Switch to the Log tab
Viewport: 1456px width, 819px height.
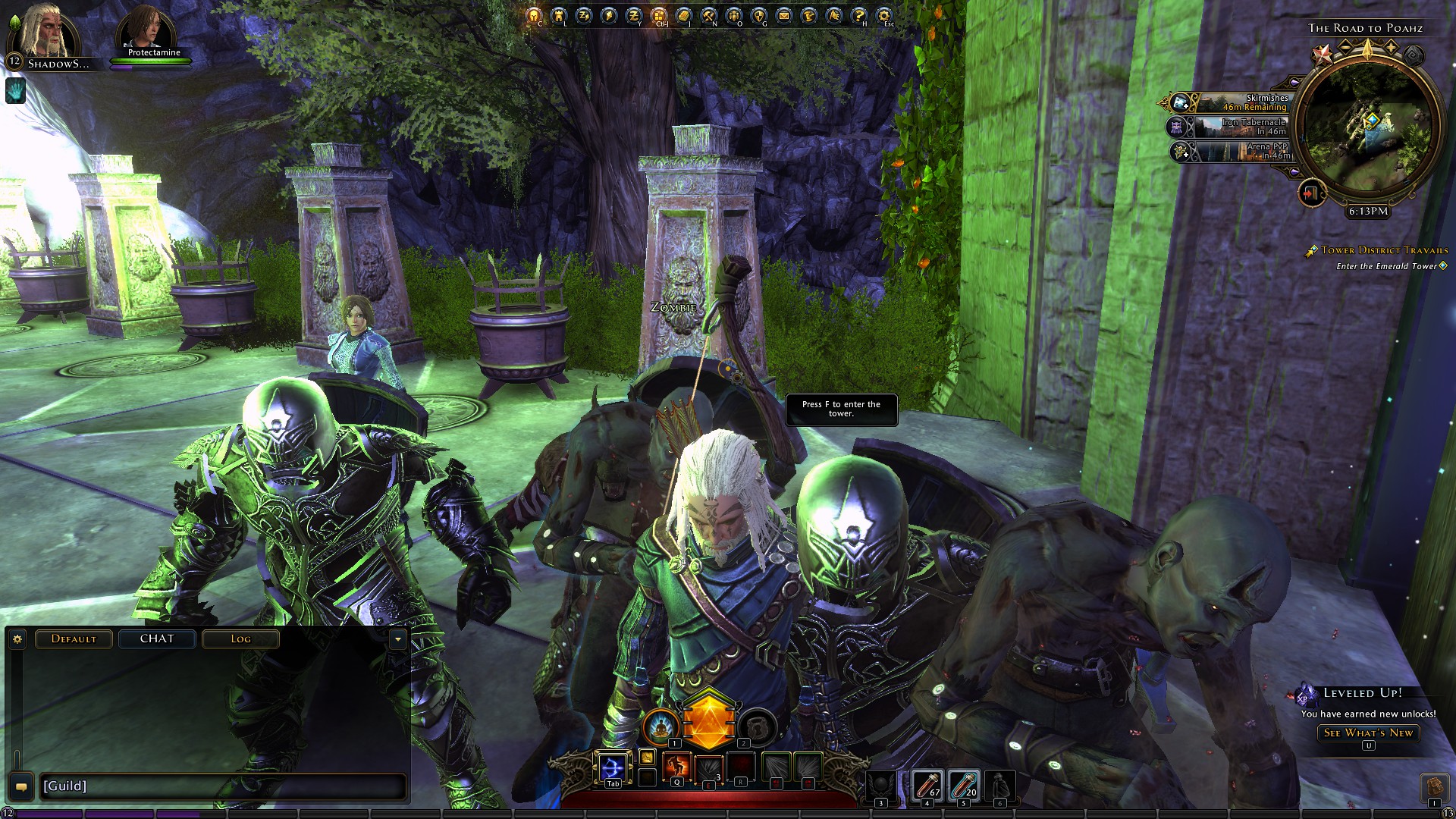click(240, 639)
